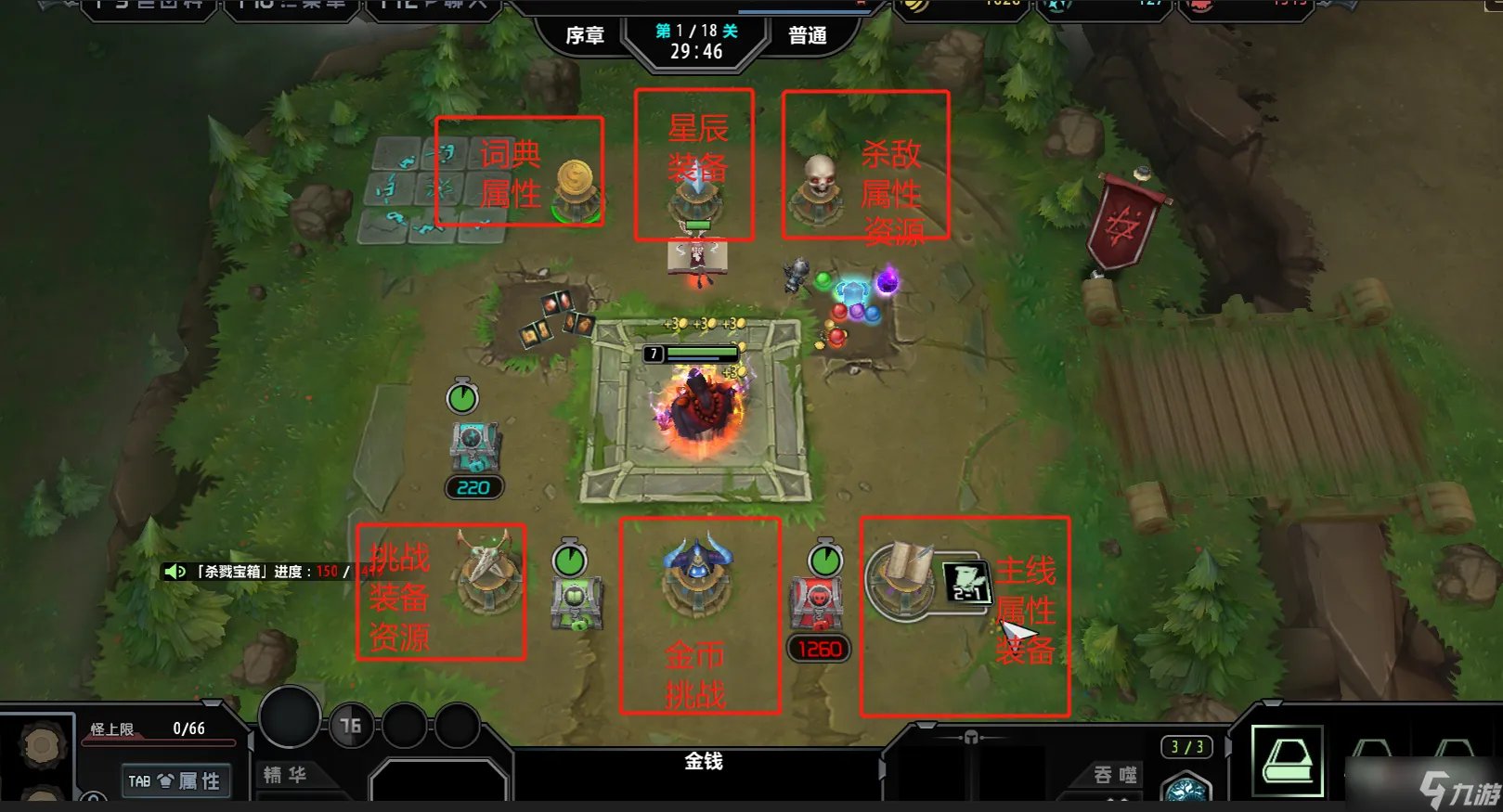Switch to the 序章 tab
1503x812 pixels.
click(585, 35)
